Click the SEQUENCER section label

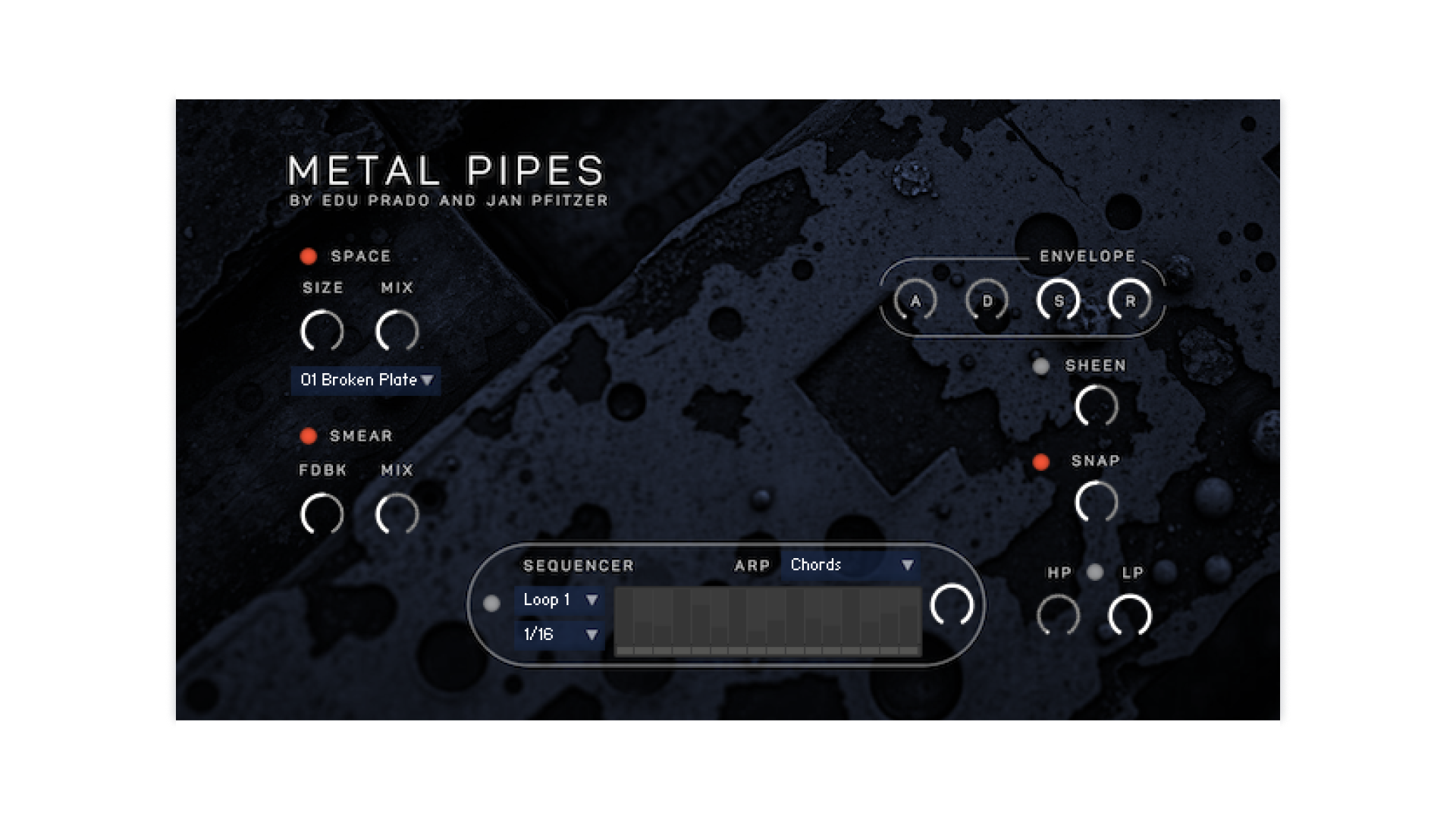tap(578, 566)
